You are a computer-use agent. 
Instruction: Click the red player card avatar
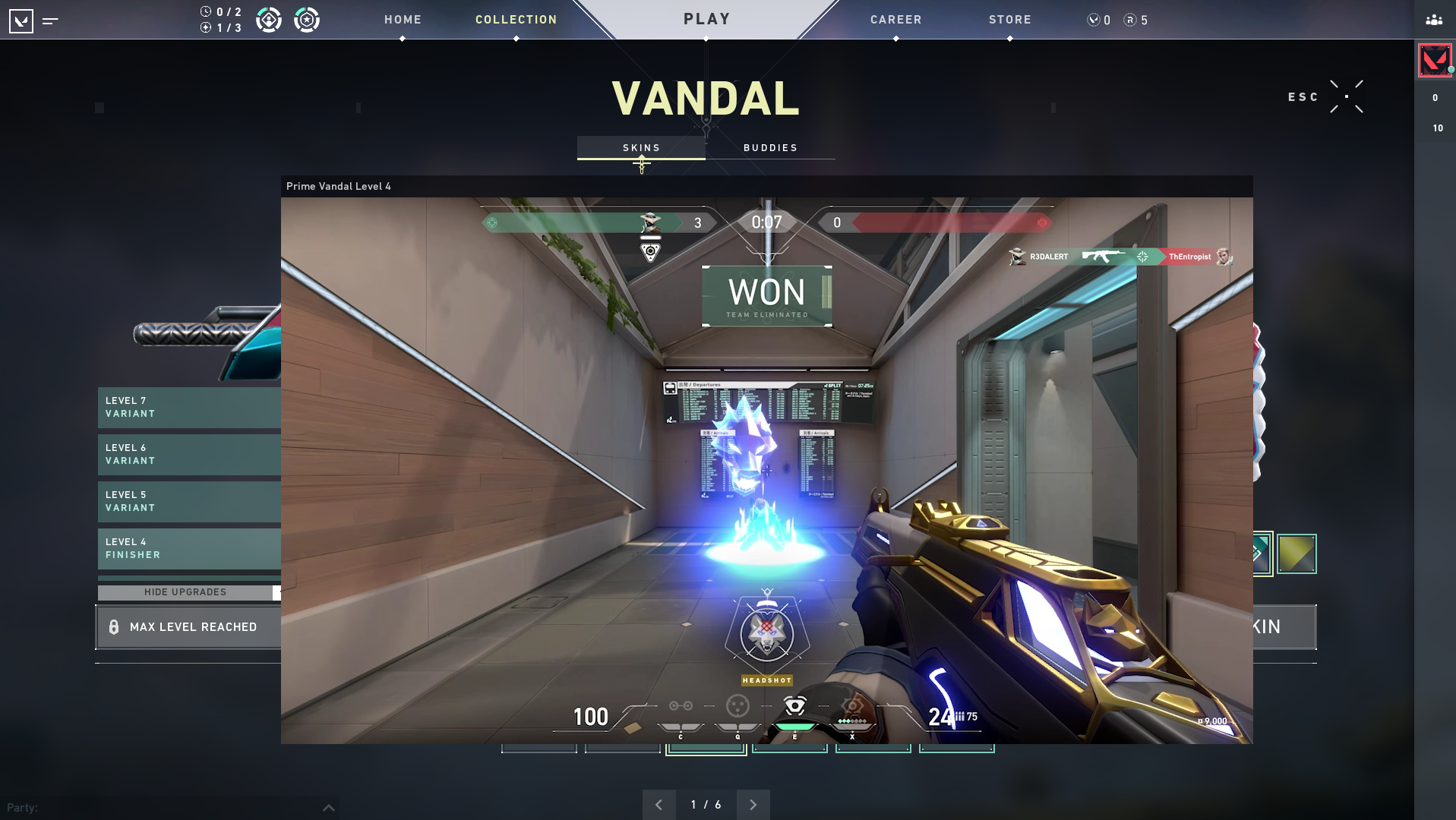click(x=1434, y=61)
